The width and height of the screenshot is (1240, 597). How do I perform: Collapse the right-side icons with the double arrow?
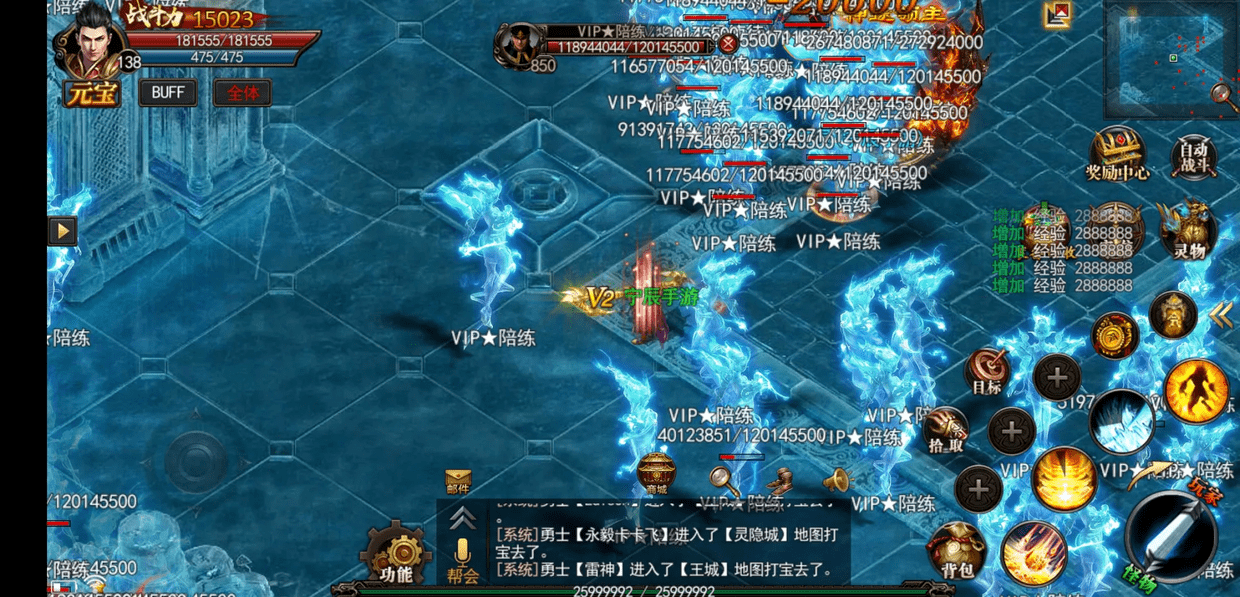(1220, 316)
